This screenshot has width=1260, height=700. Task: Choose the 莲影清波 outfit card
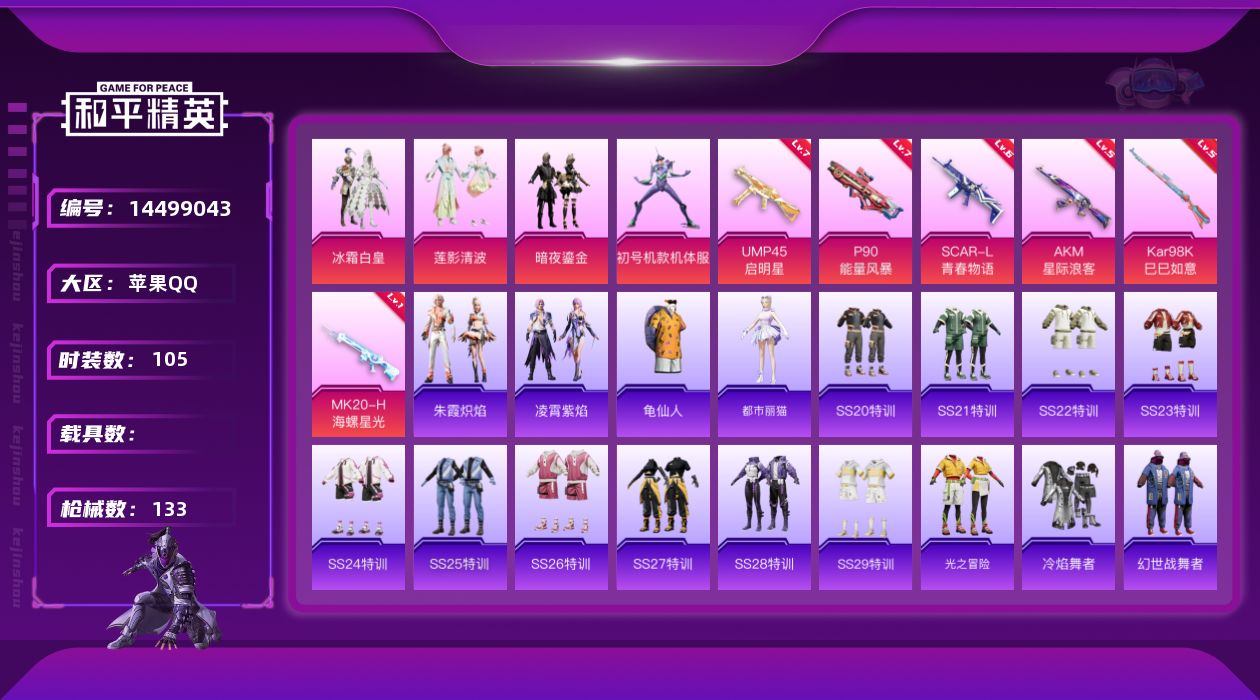(460, 210)
